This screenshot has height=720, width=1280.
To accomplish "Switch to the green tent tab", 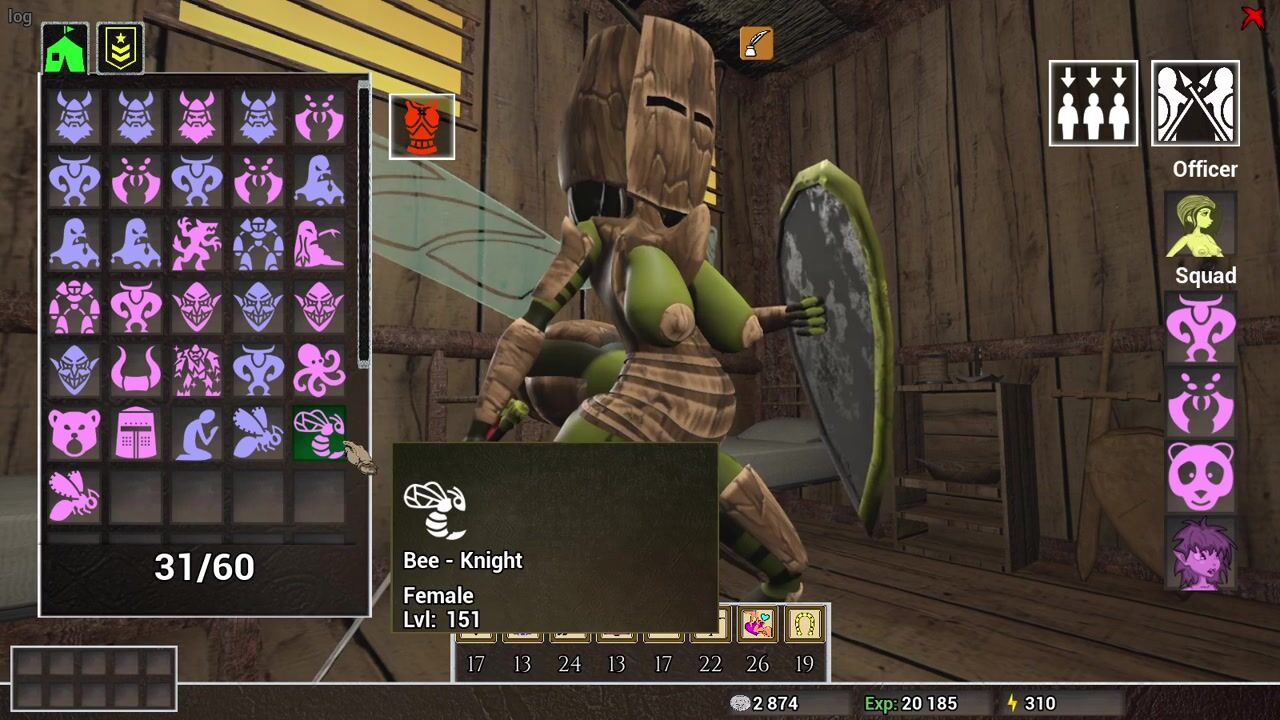I will (66, 48).
